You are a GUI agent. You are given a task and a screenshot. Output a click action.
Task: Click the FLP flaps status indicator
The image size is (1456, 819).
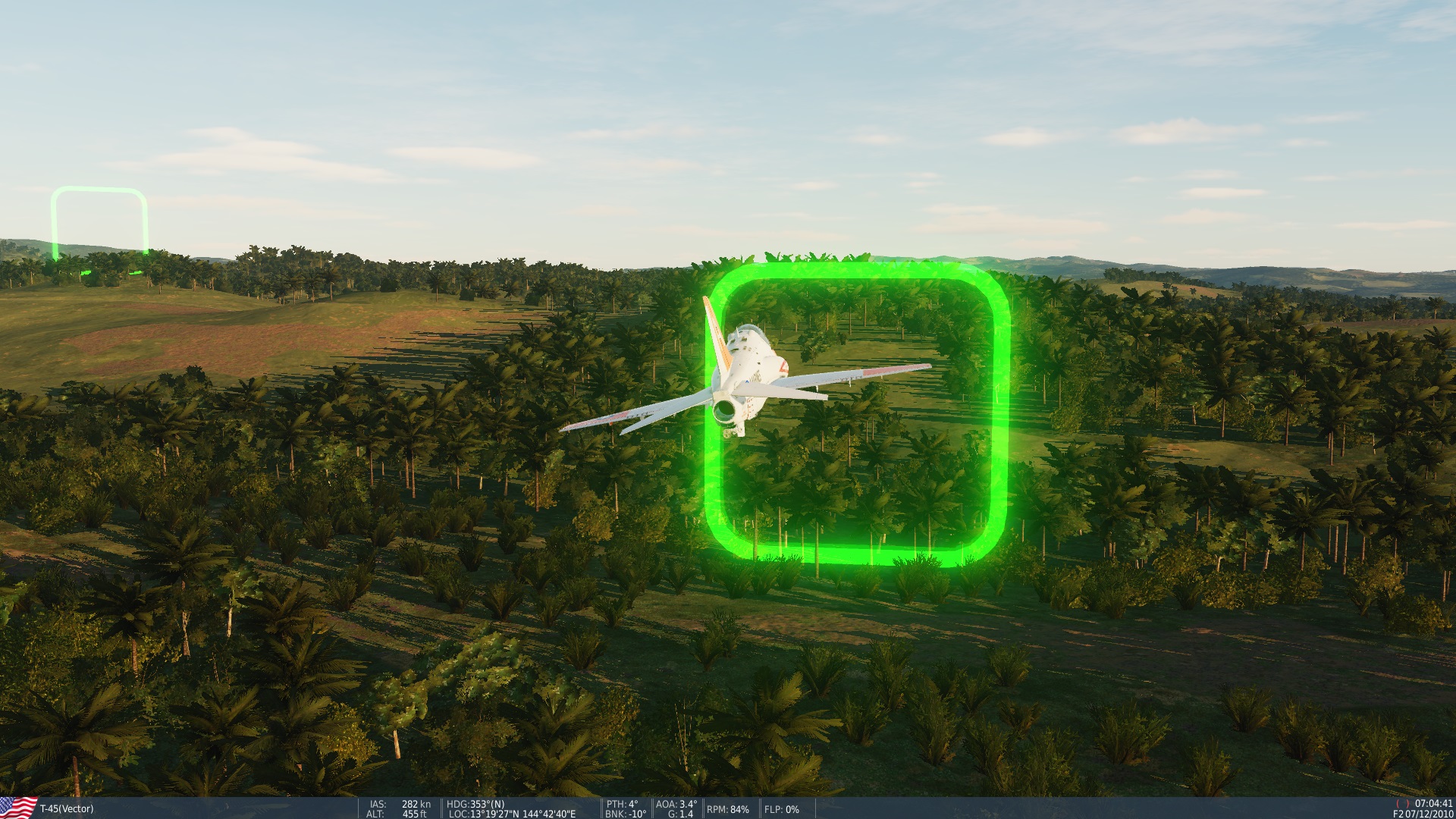781,808
